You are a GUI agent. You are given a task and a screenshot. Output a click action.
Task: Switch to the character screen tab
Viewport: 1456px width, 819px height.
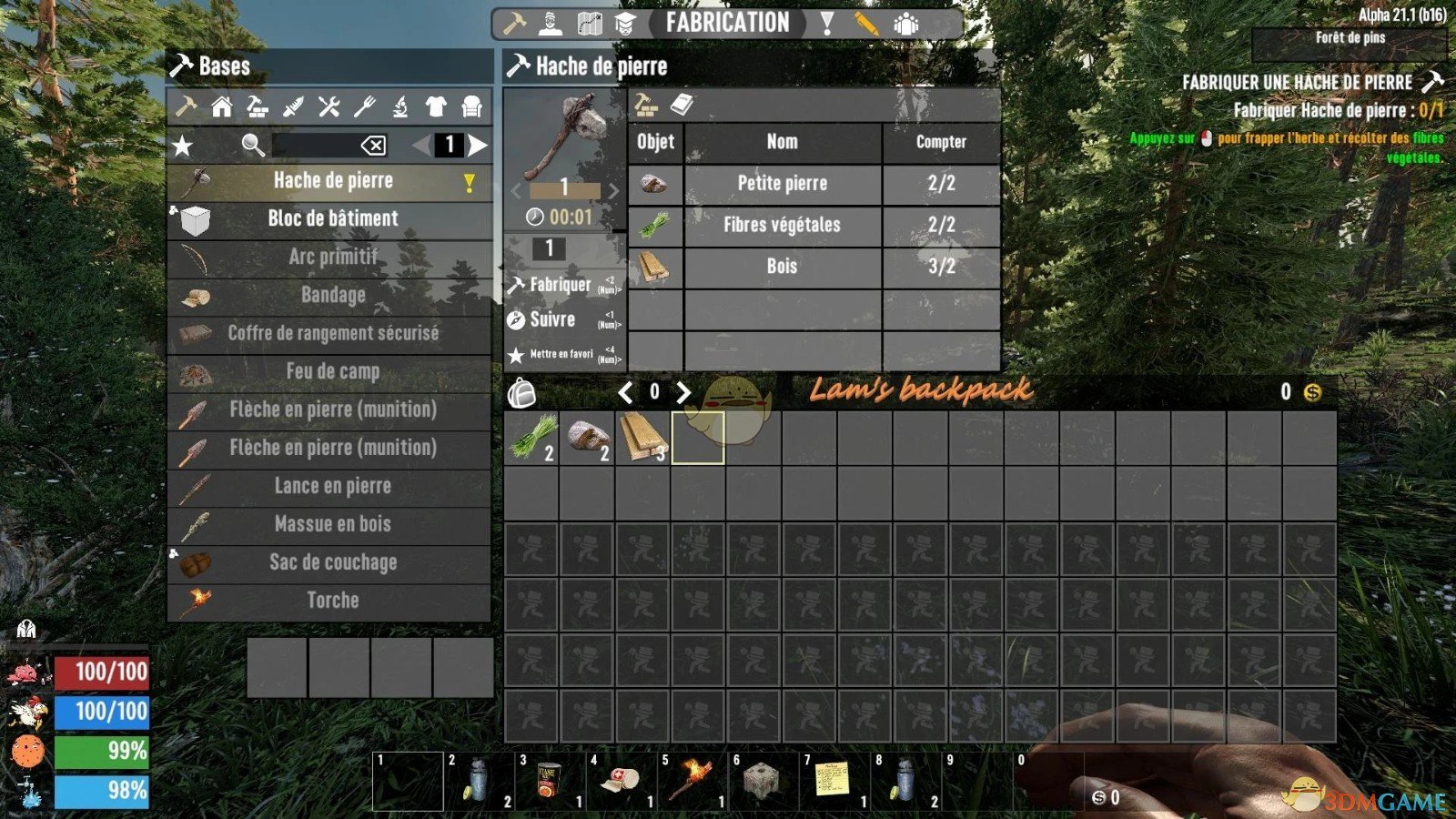click(551, 24)
